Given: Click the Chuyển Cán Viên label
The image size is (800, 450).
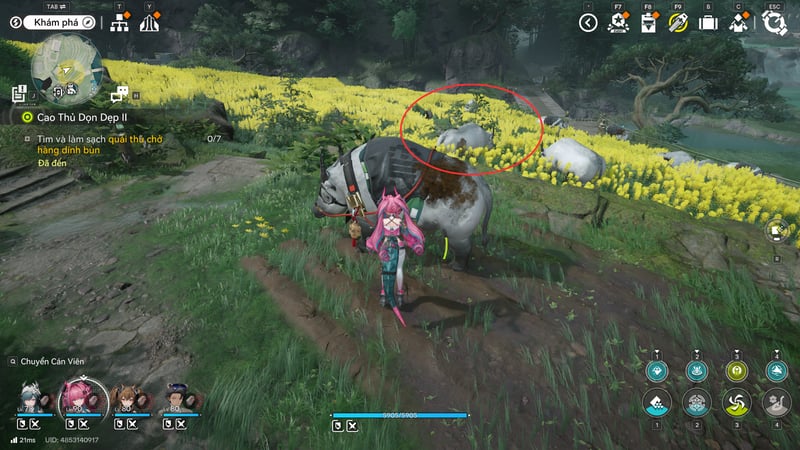Looking at the screenshot, I should click(x=50, y=361).
